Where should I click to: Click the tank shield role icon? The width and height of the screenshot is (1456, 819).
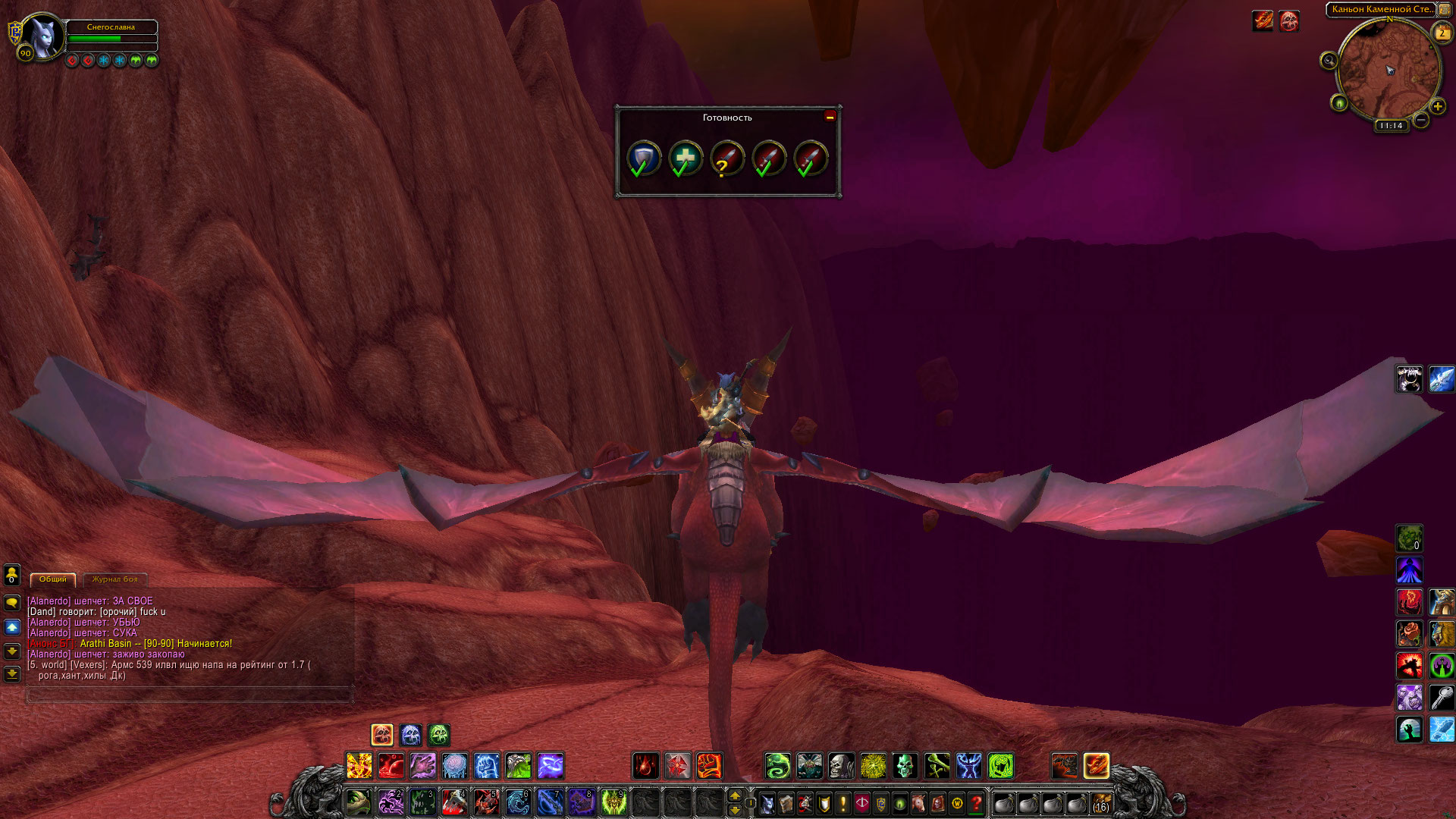644,158
